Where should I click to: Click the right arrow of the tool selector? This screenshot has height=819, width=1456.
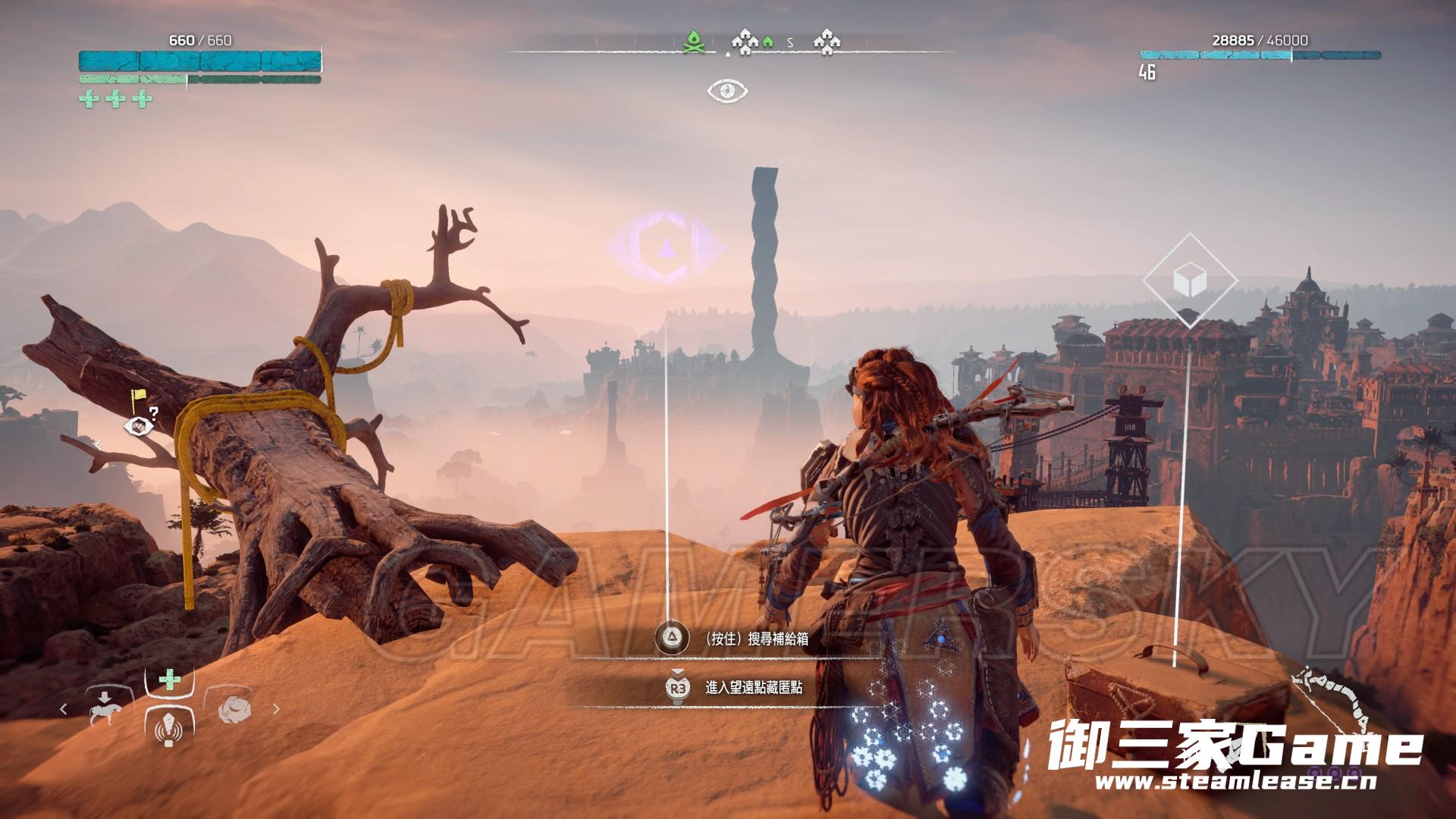pos(276,709)
